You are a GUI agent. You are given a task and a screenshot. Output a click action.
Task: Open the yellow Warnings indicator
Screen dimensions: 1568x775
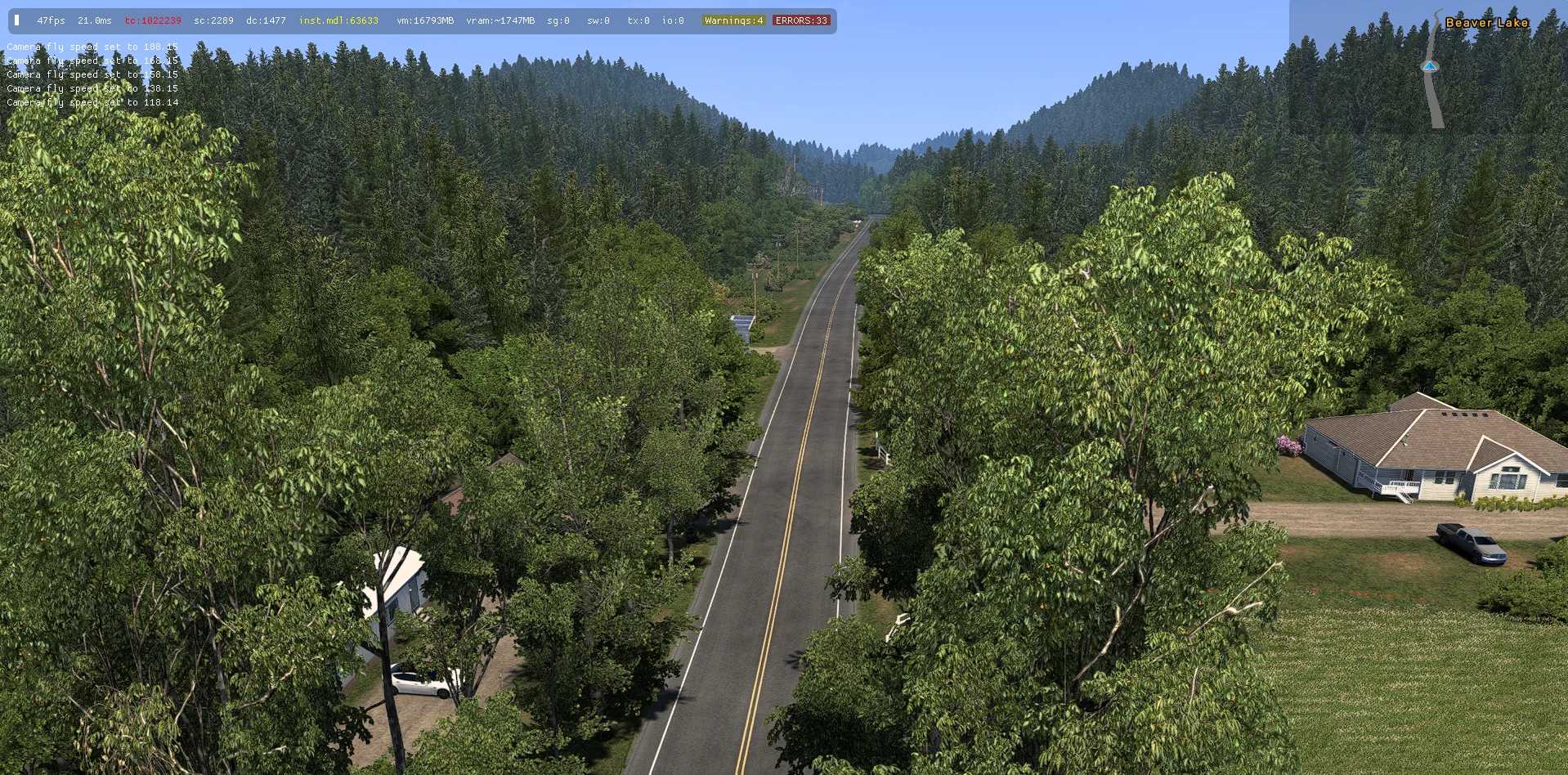coord(733,20)
